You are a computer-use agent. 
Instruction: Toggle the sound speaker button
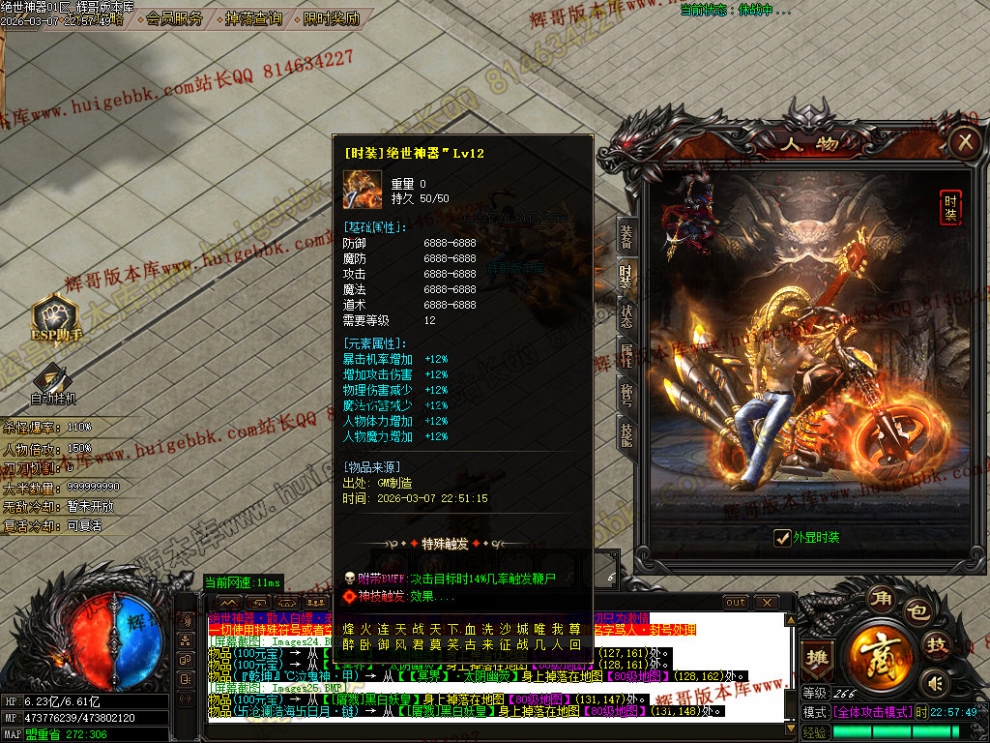pos(935,684)
